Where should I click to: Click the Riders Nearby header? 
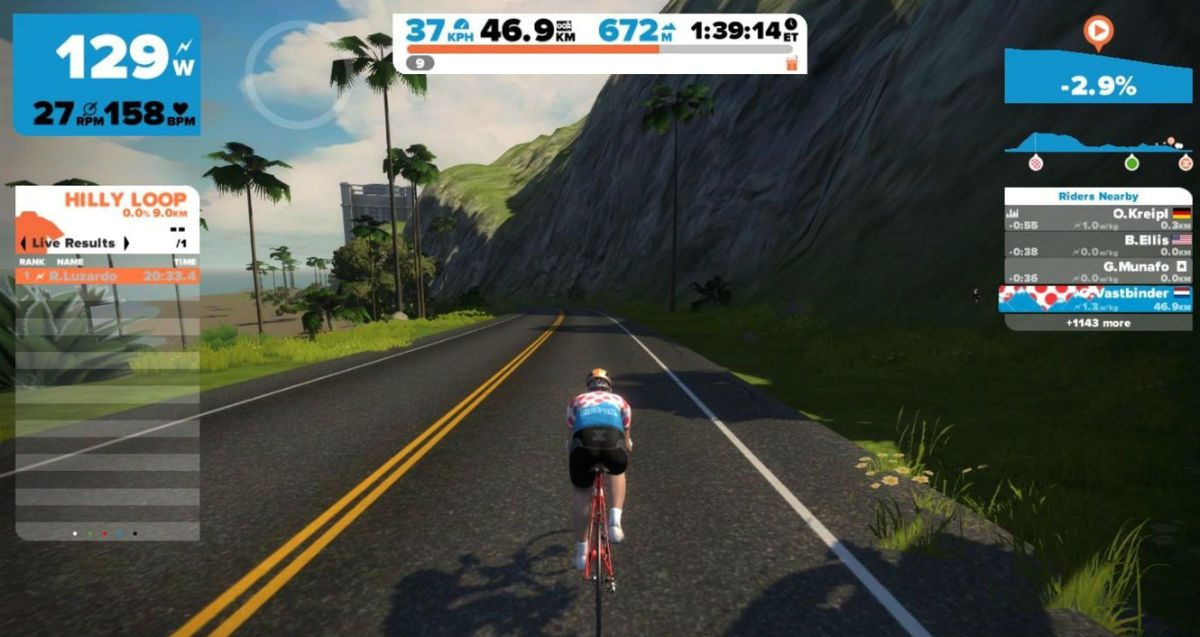click(1097, 196)
